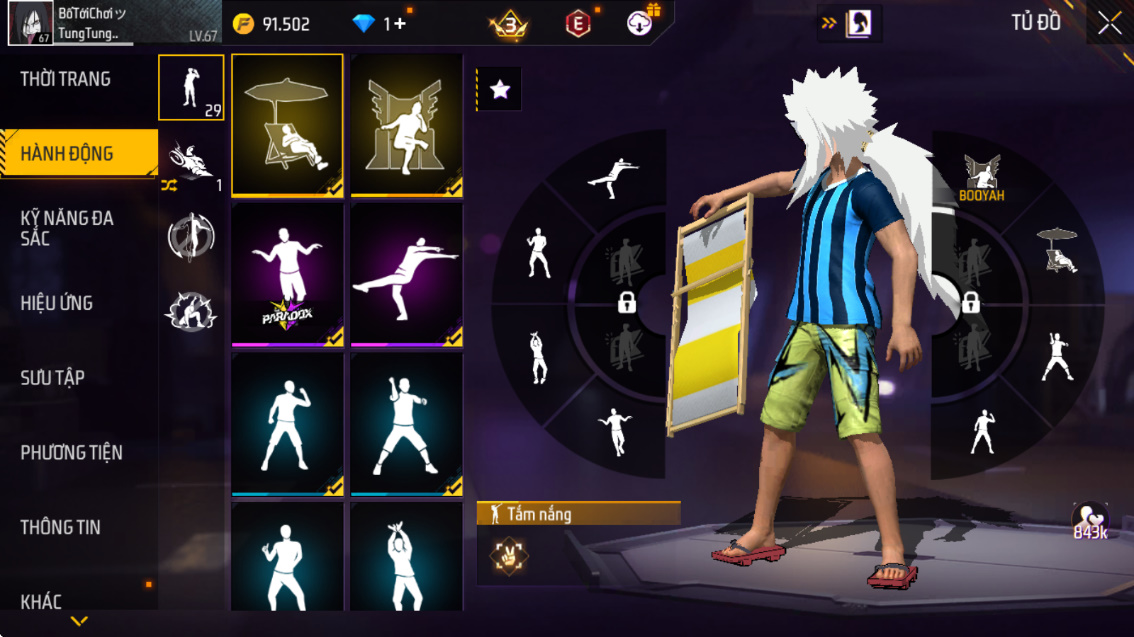Viewport: 1134px width, 637px height.
Task: Choose the winged throne emote tile
Action: pos(406,124)
